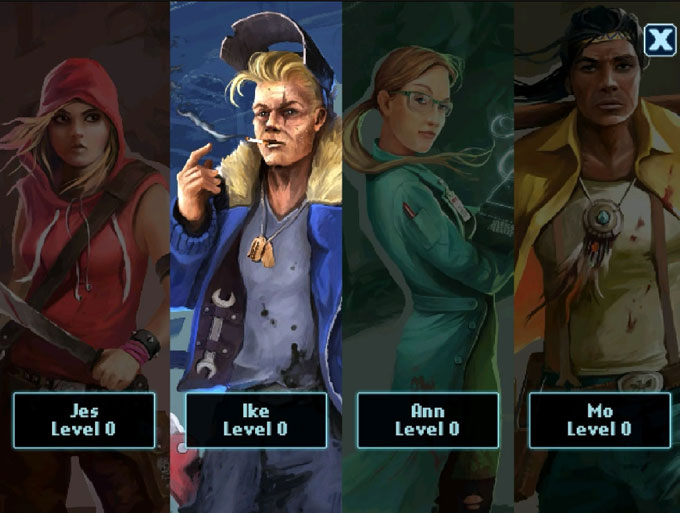Select Mo's portrait with the headband
680x513 pixels.
(x=597, y=200)
